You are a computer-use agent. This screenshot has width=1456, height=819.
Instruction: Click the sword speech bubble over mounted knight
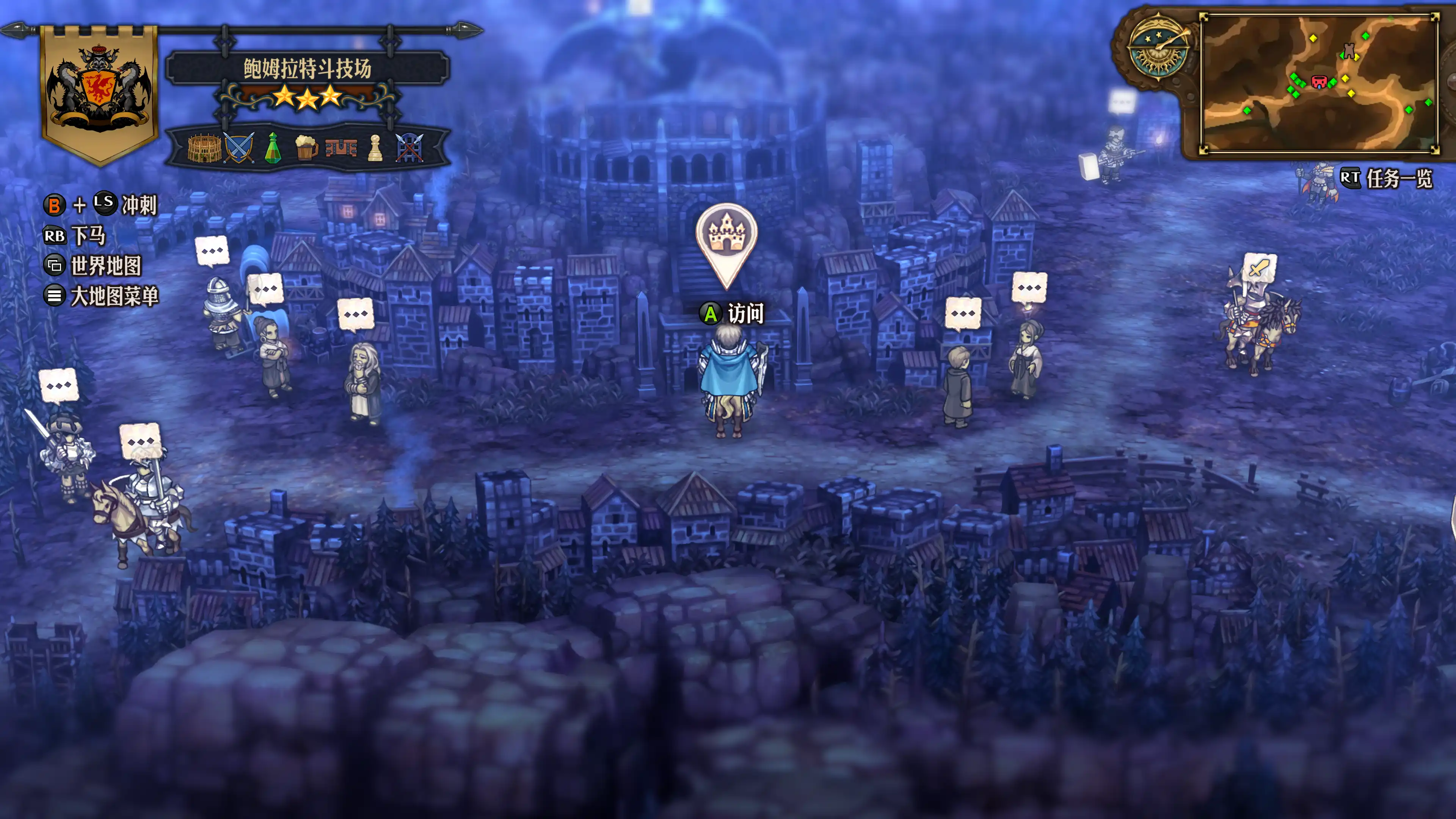1259,268
